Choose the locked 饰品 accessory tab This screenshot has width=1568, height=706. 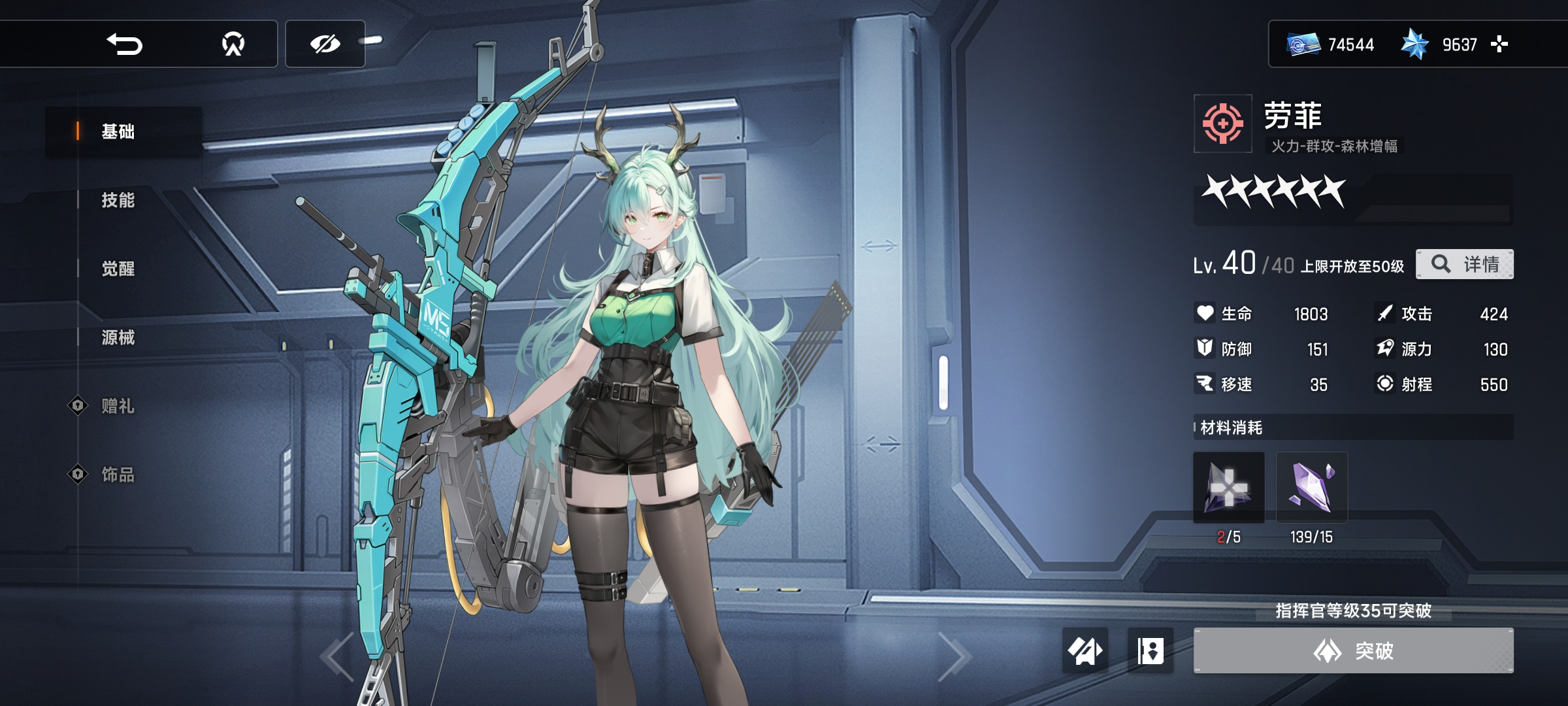(x=118, y=475)
